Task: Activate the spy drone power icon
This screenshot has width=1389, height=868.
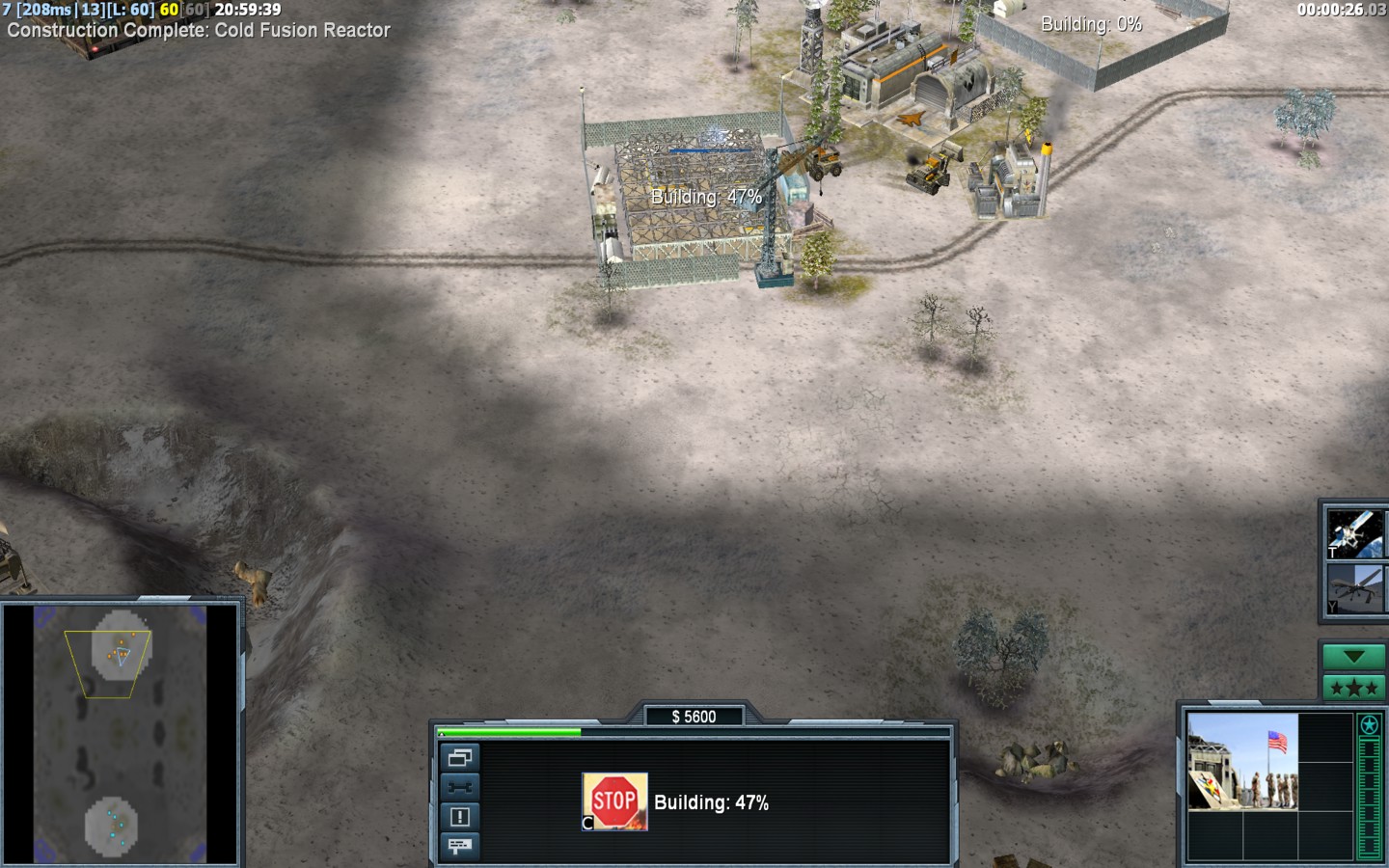Action: (x=1355, y=589)
